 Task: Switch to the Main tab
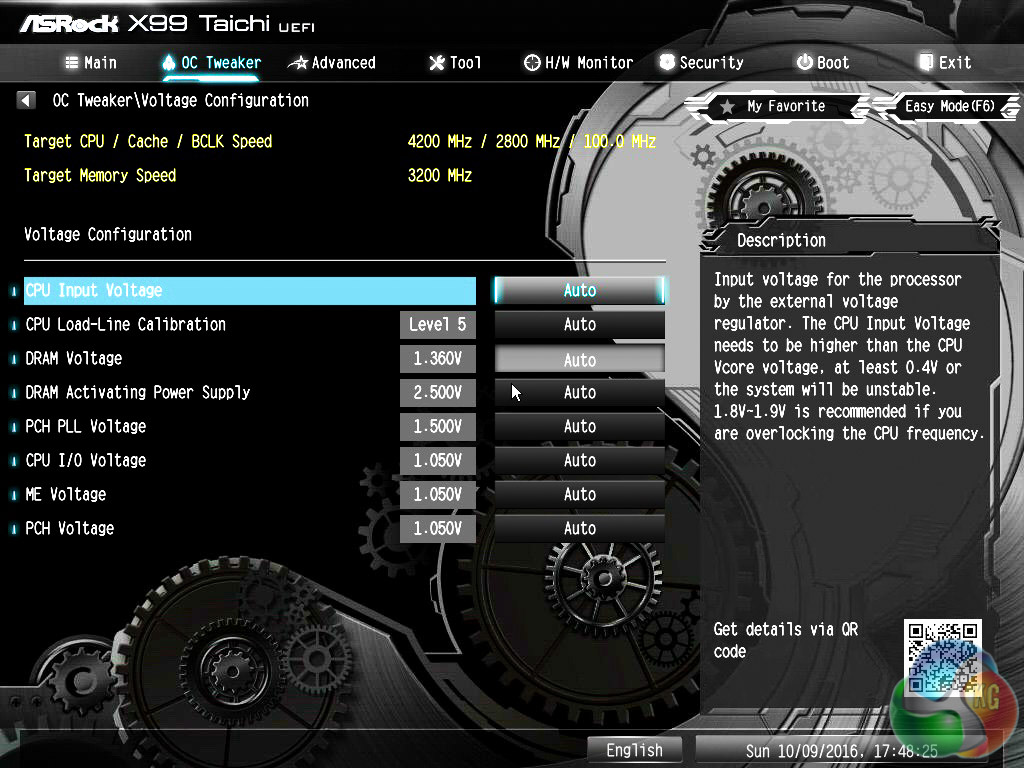coord(91,62)
